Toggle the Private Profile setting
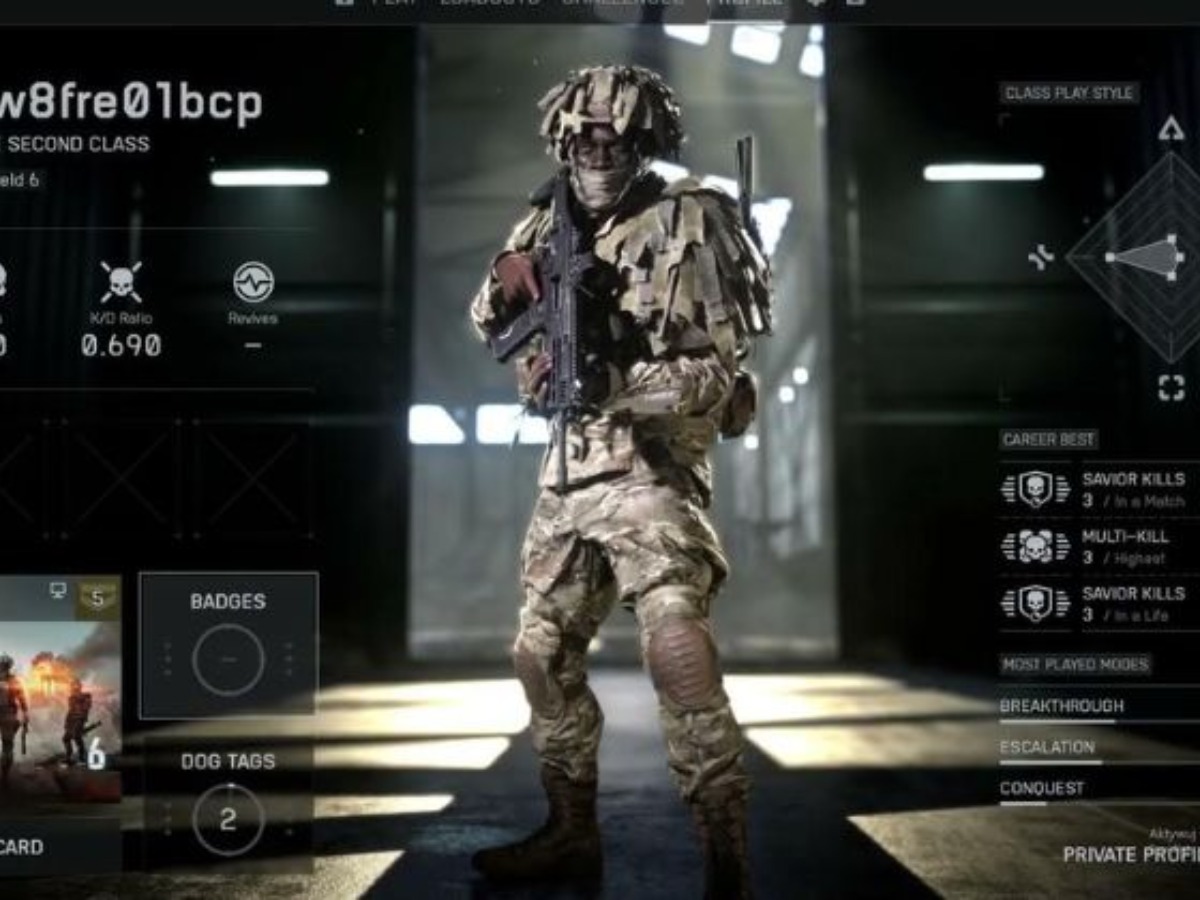 click(1130, 854)
